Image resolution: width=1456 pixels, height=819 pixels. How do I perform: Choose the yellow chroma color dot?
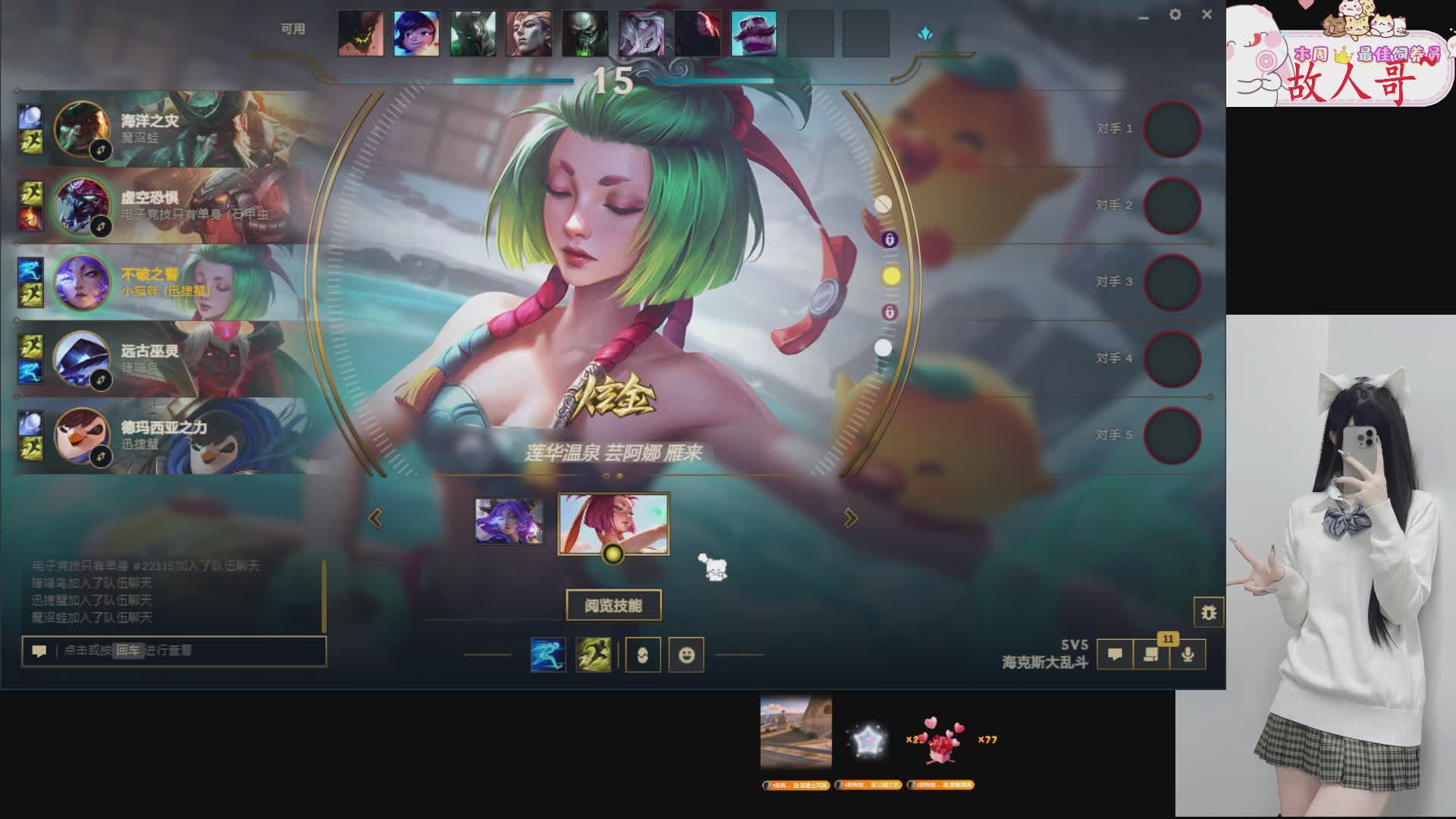pyautogui.click(x=892, y=276)
